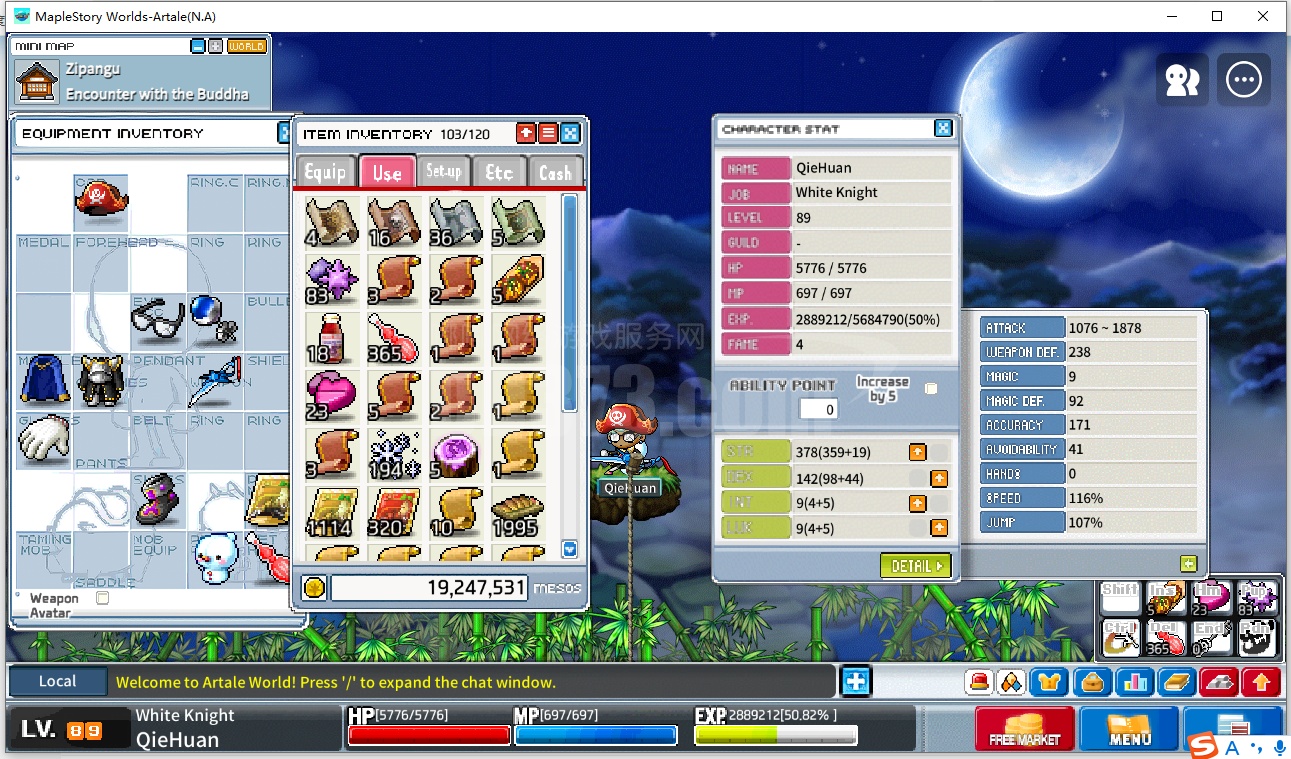Image resolution: width=1291 pixels, height=759 pixels.
Task: Show the Cash inventory tab
Action: [x=555, y=172]
